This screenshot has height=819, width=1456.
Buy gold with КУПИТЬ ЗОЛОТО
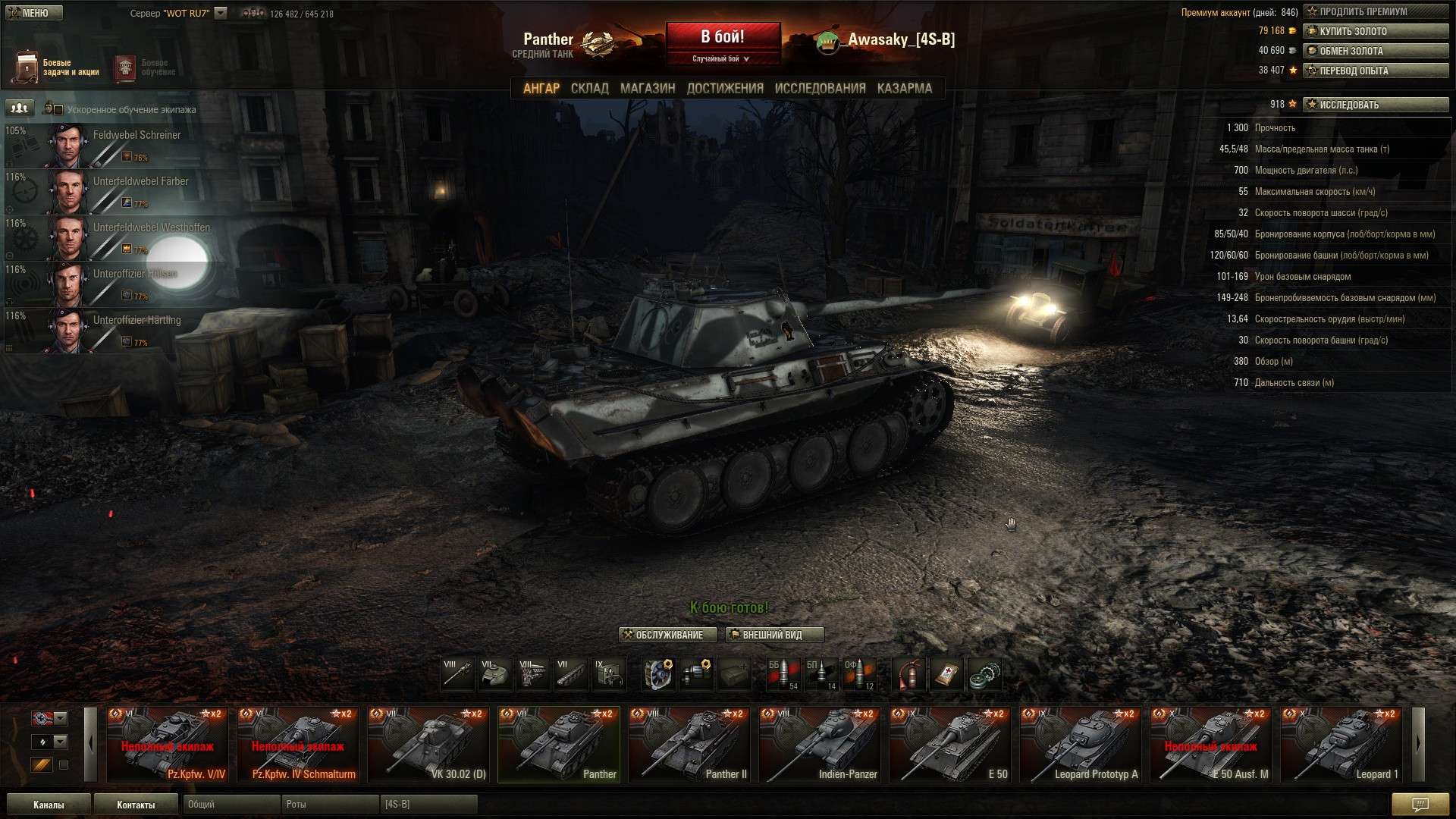click(1375, 31)
